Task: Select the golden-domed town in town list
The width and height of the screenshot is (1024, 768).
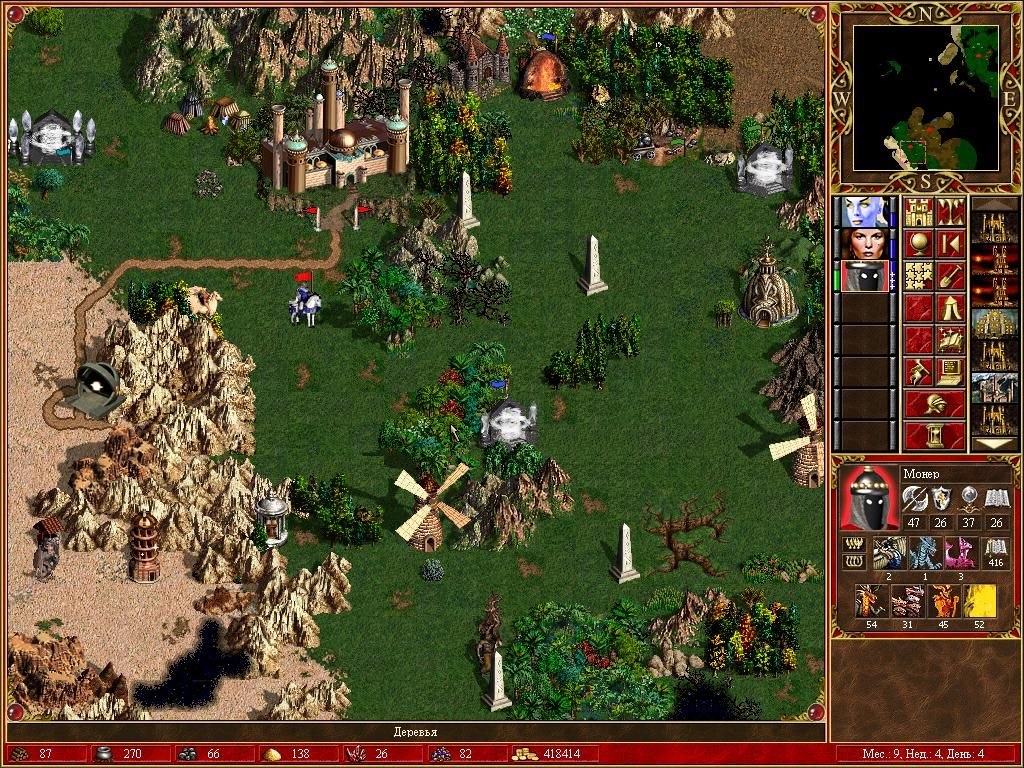Action: coord(994,324)
